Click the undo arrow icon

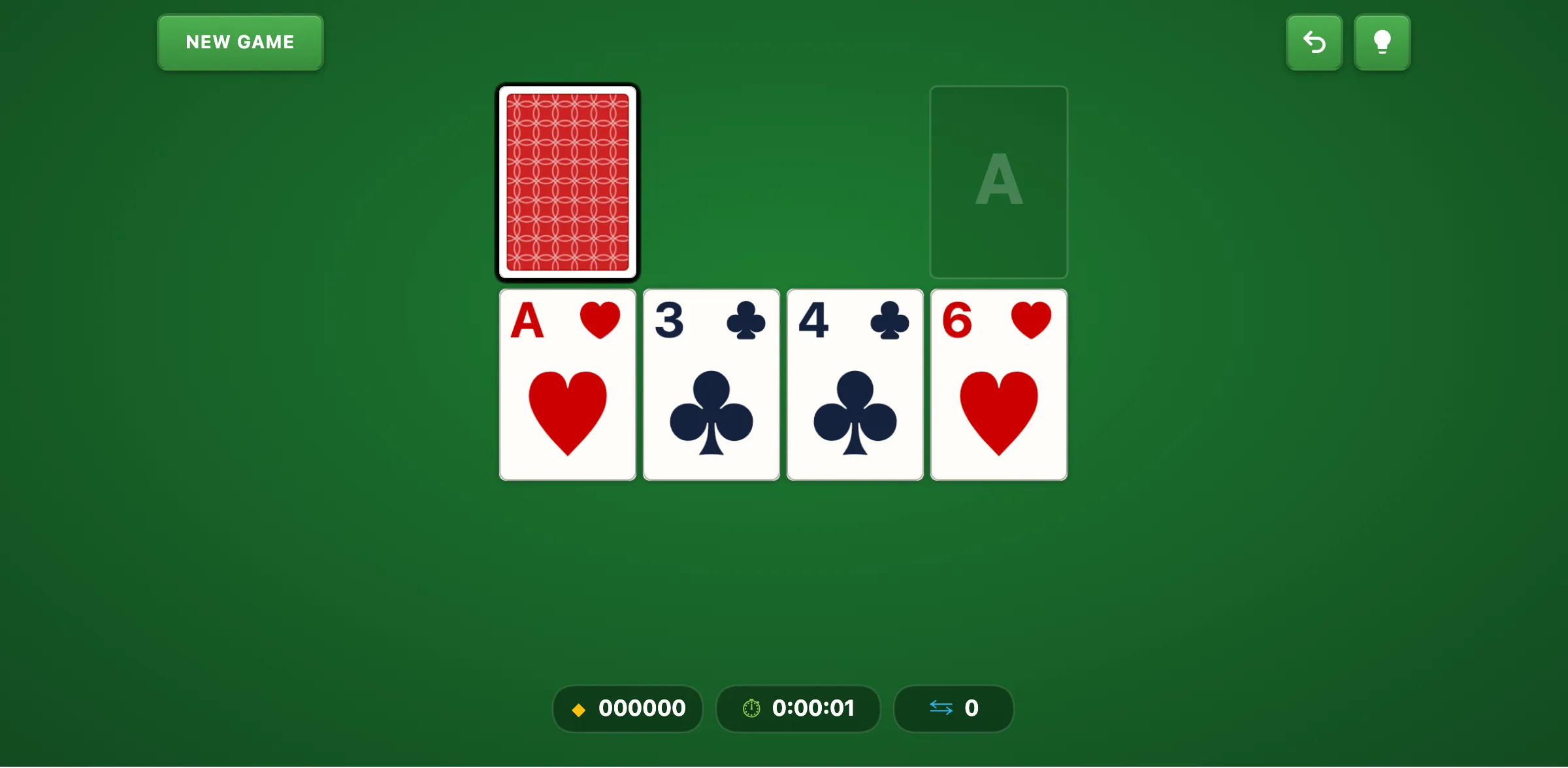[x=1314, y=42]
